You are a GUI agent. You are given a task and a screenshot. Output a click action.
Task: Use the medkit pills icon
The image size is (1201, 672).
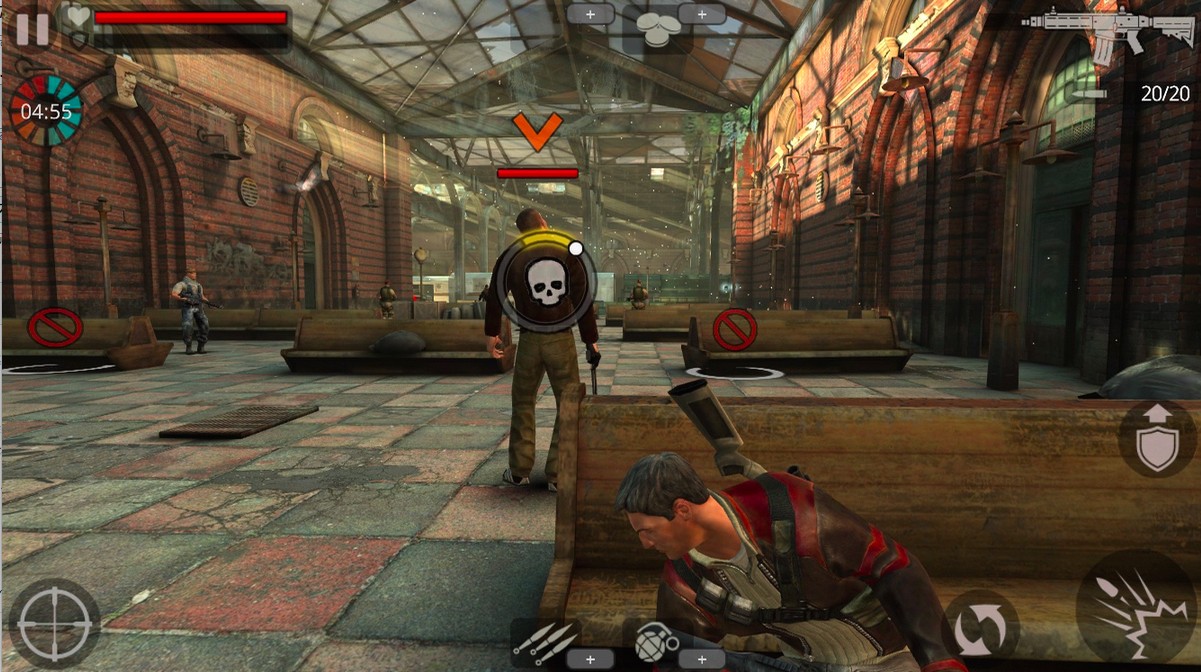655,30
